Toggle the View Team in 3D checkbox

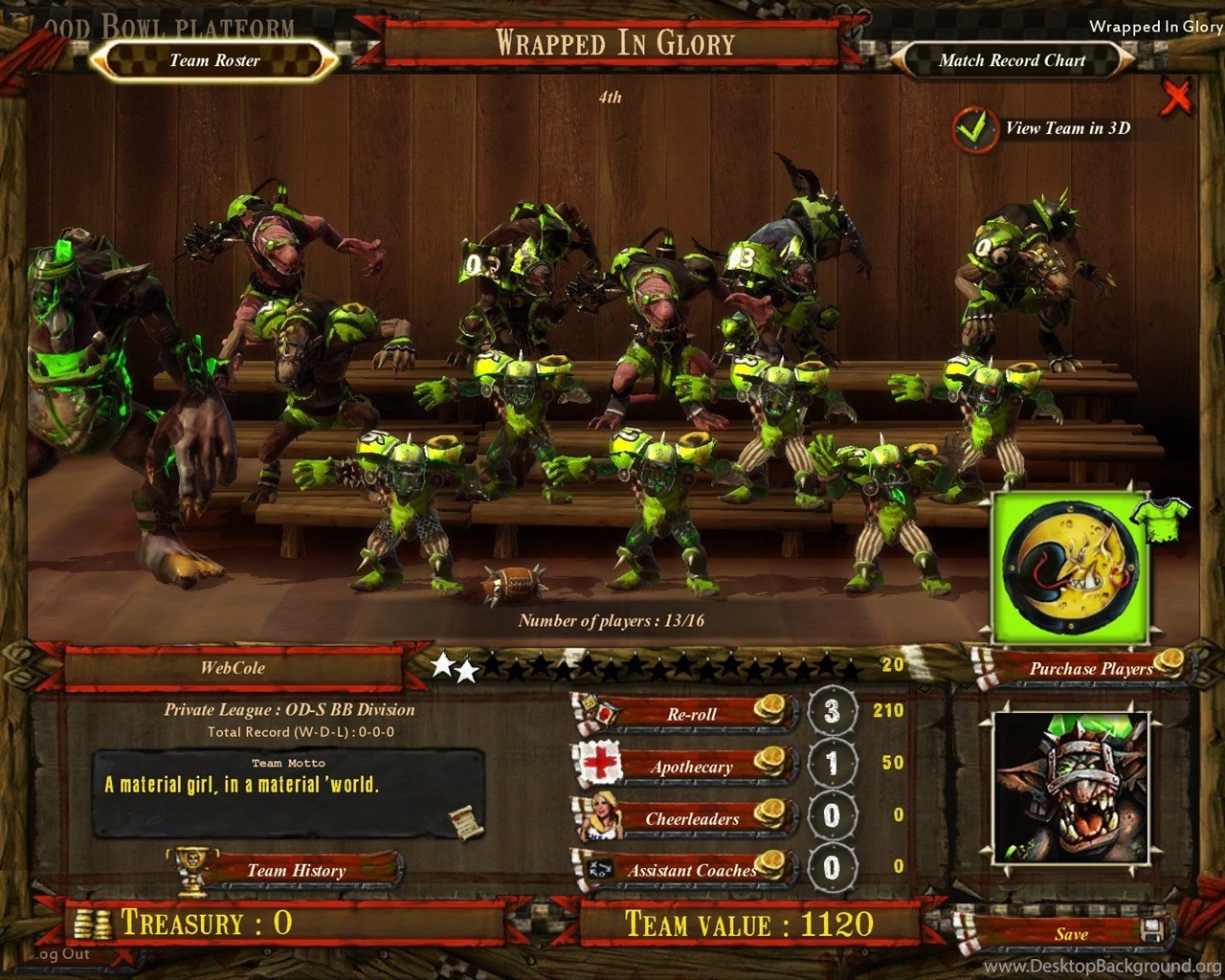973,129
